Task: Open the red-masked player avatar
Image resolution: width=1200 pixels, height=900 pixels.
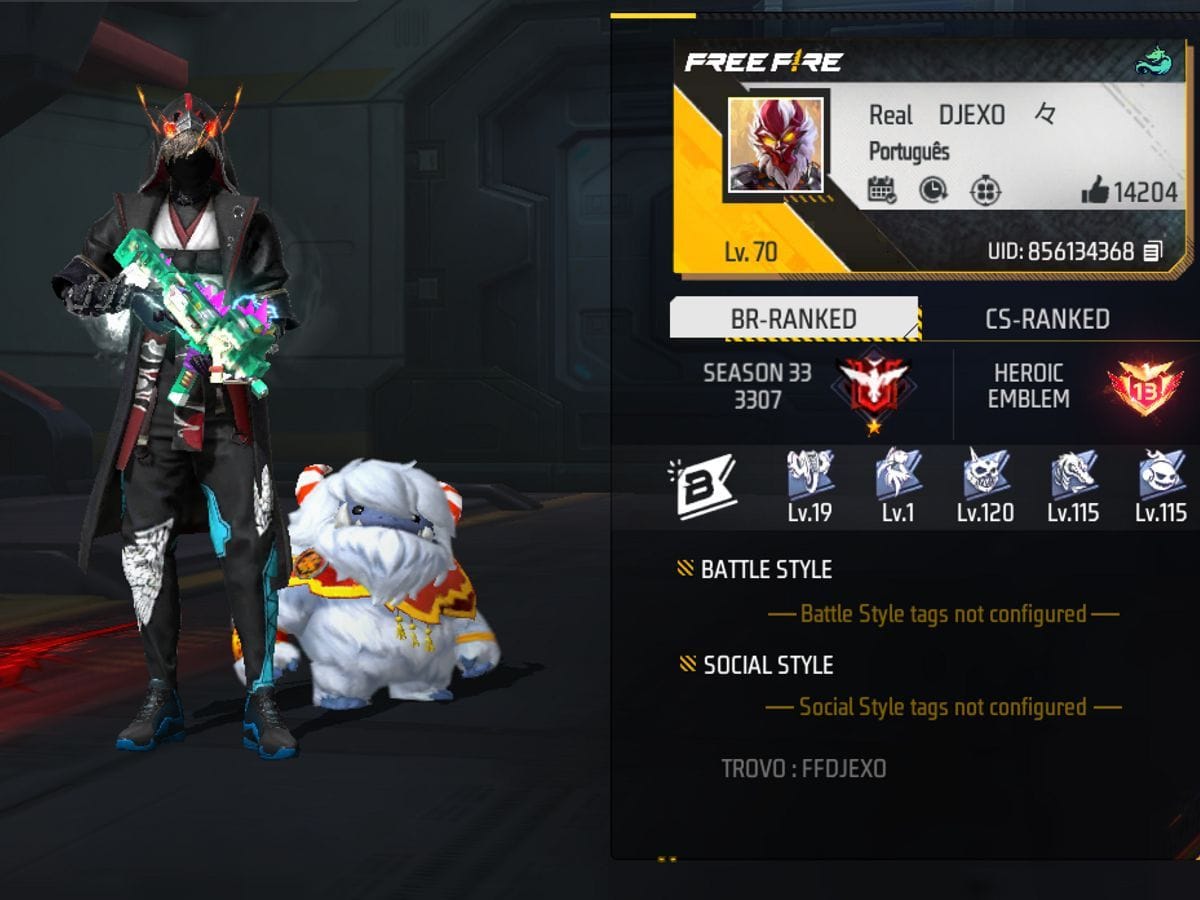Action: (x=776, y=145)
